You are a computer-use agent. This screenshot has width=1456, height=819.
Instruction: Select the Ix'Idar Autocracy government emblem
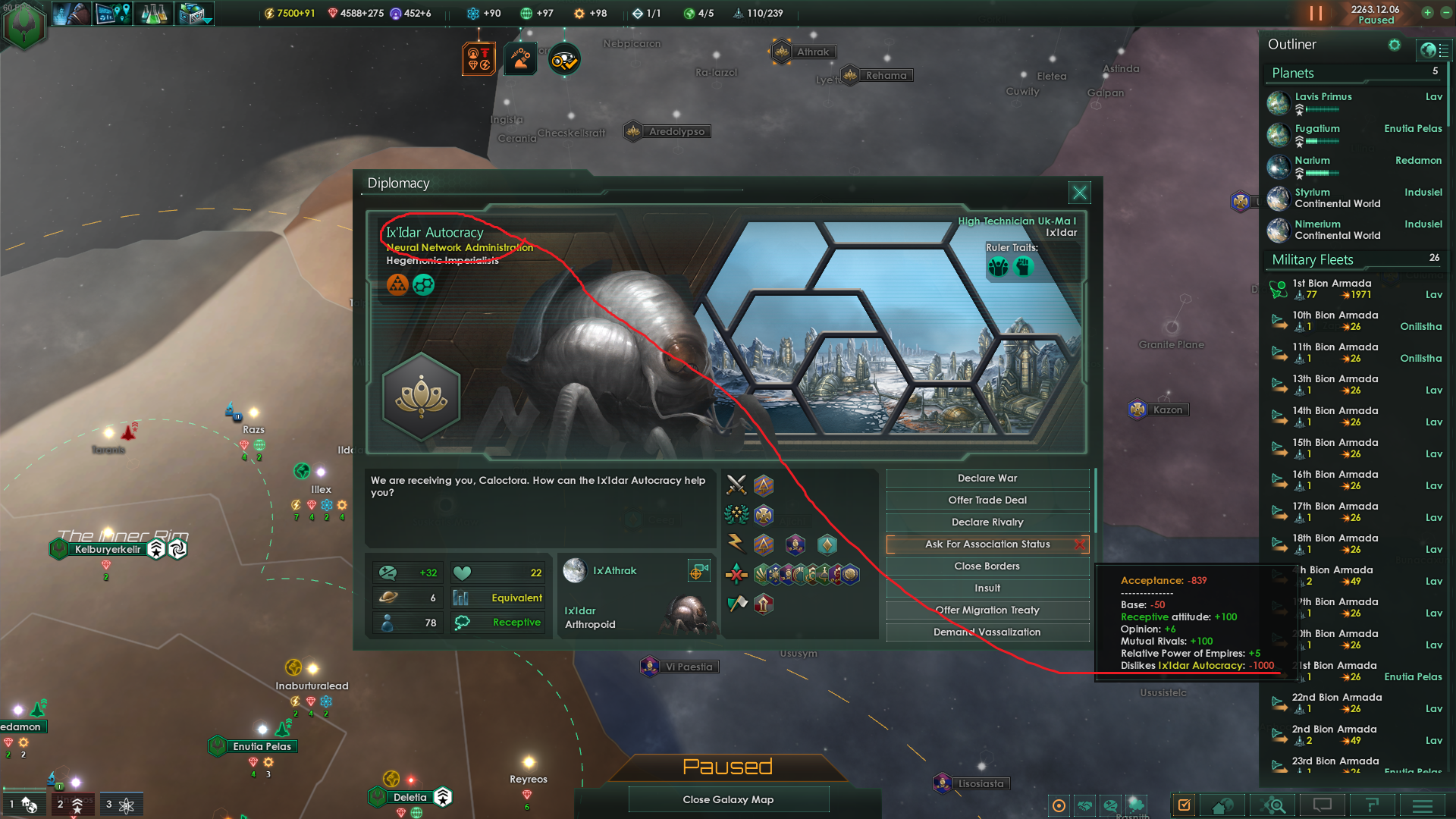point(422,396)
